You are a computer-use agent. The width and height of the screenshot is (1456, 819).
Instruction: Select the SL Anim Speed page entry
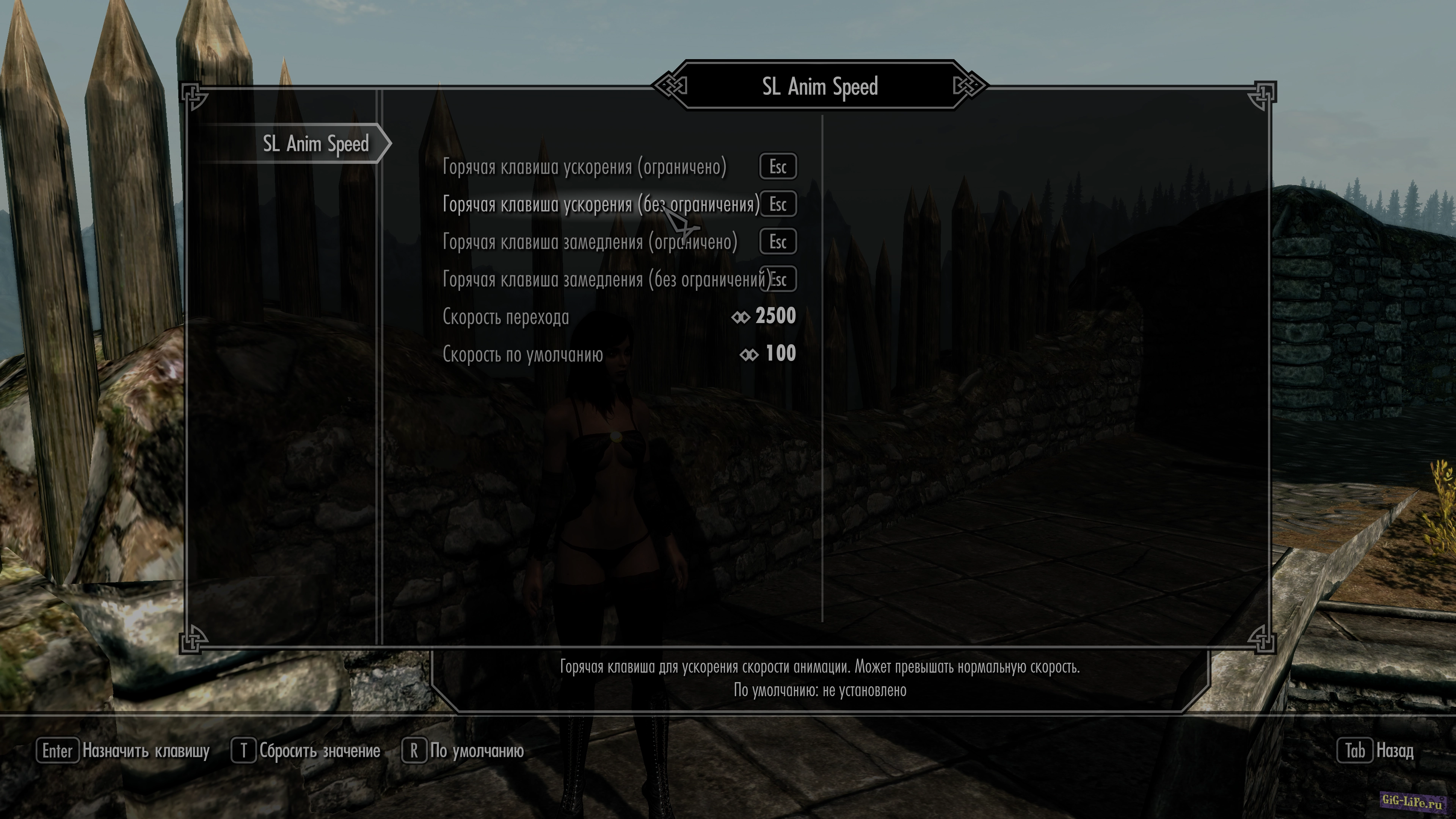tap(315, 144)
